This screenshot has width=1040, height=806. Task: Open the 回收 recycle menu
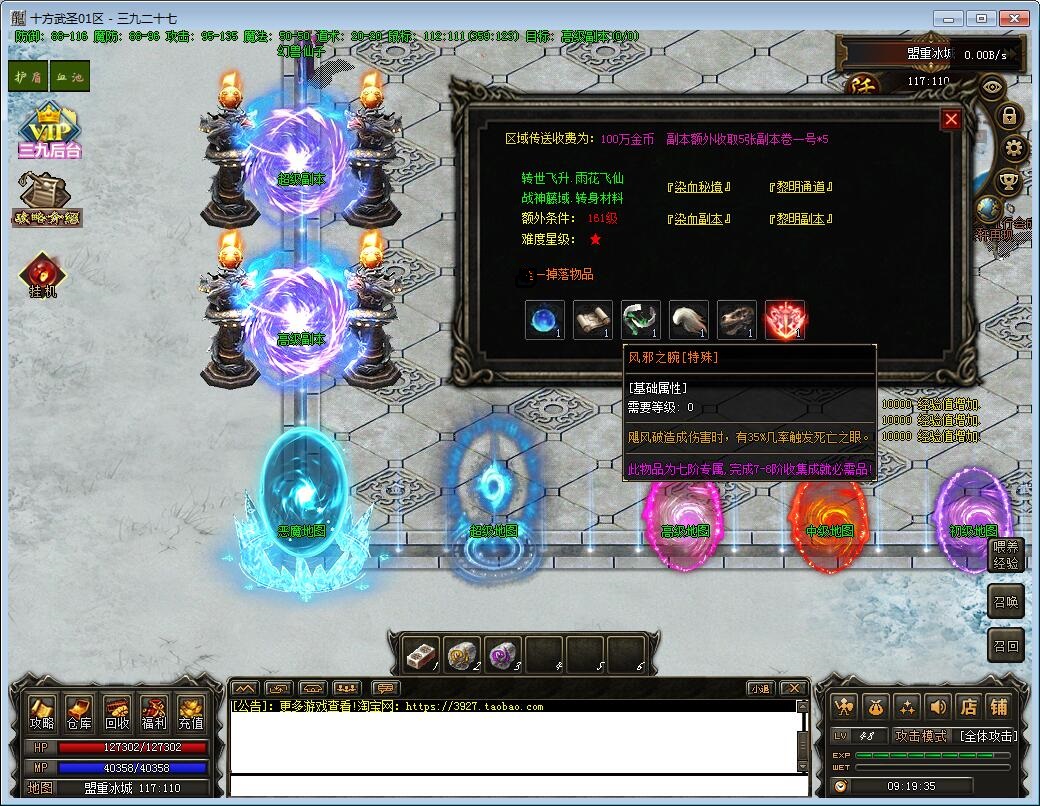pyautogui.click(x=117, y=713)
